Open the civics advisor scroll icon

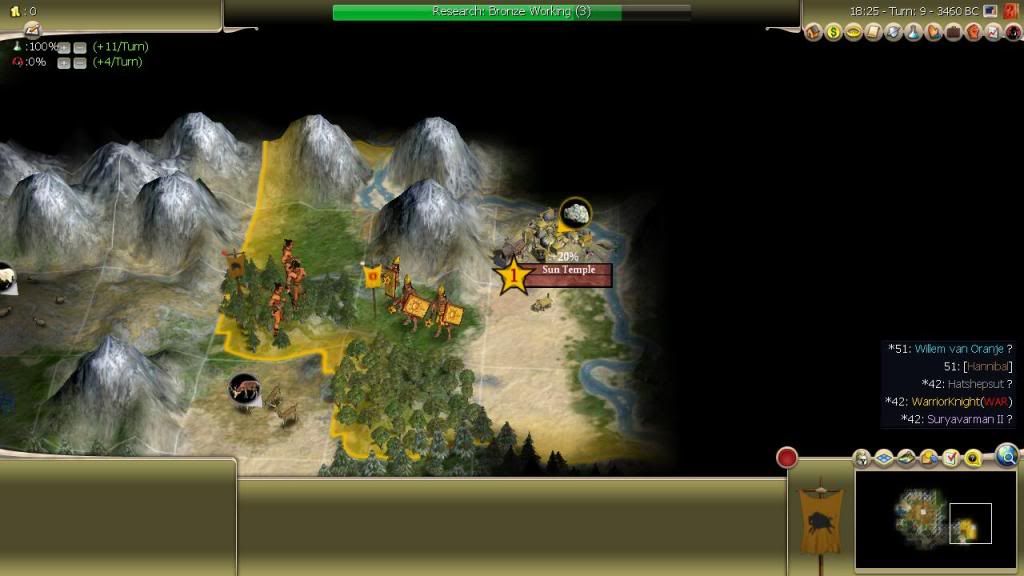pos(874,33)
